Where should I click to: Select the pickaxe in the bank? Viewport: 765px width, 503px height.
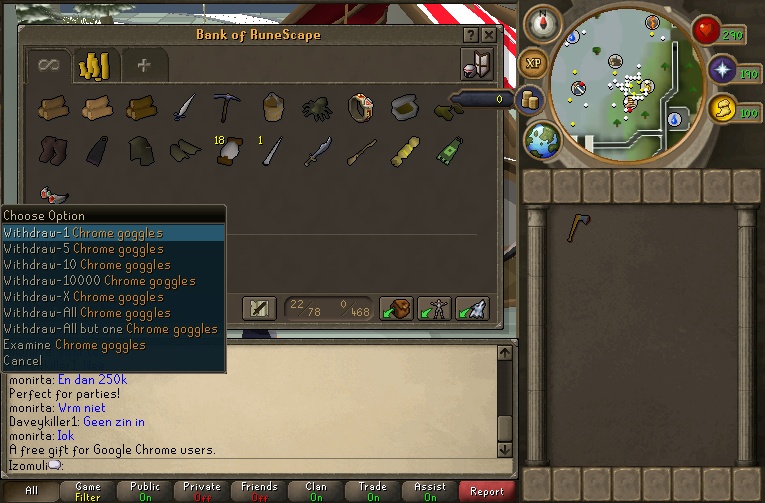pyautogui.click(x=225, y=106)
